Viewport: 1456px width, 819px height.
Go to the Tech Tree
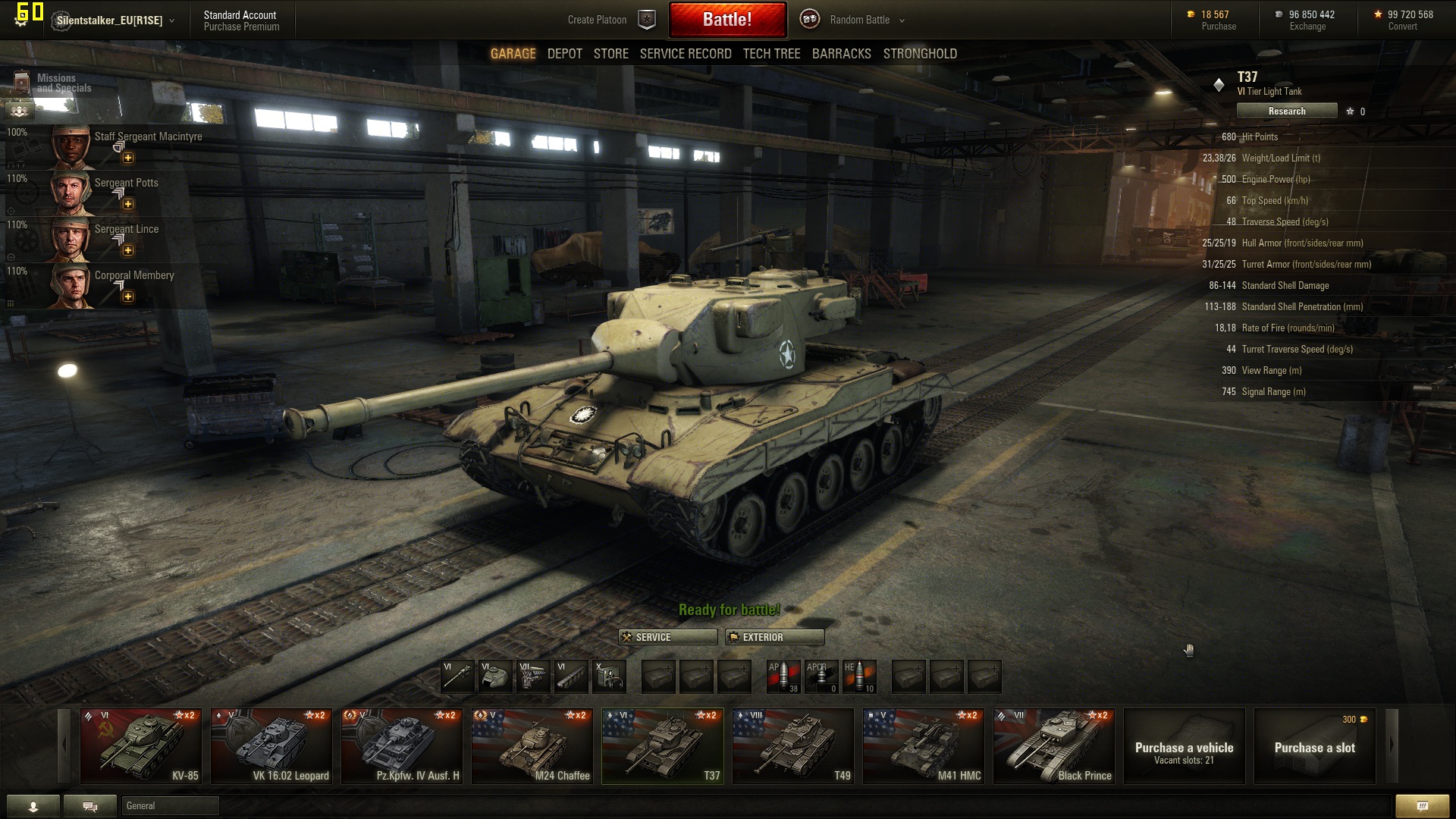(x=771, y=54)
